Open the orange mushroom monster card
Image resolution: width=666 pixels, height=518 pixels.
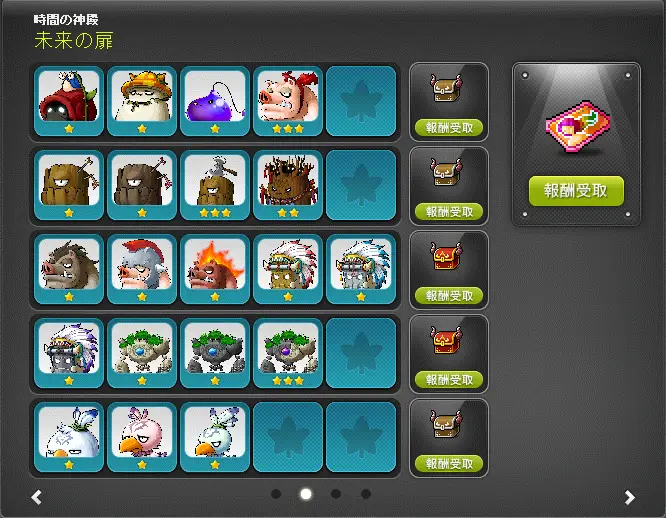pos(142,101)
